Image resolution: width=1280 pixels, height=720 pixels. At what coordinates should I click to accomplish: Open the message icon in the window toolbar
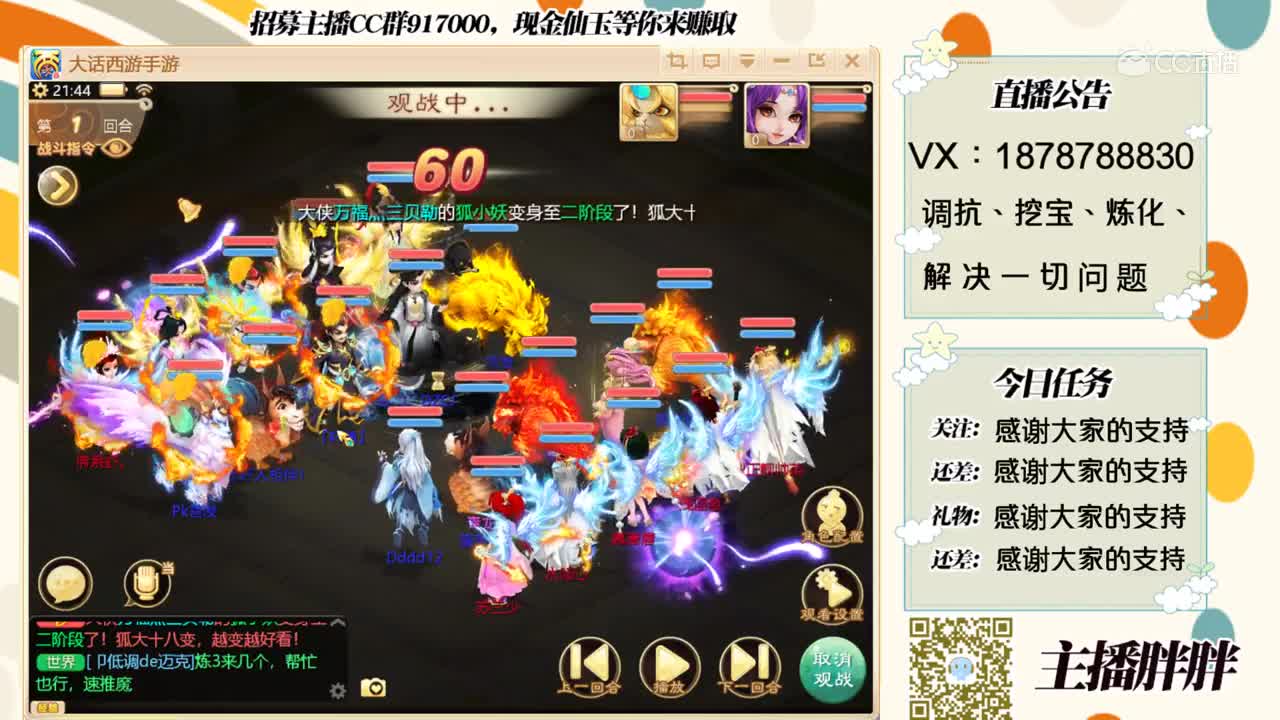point(711,61)
